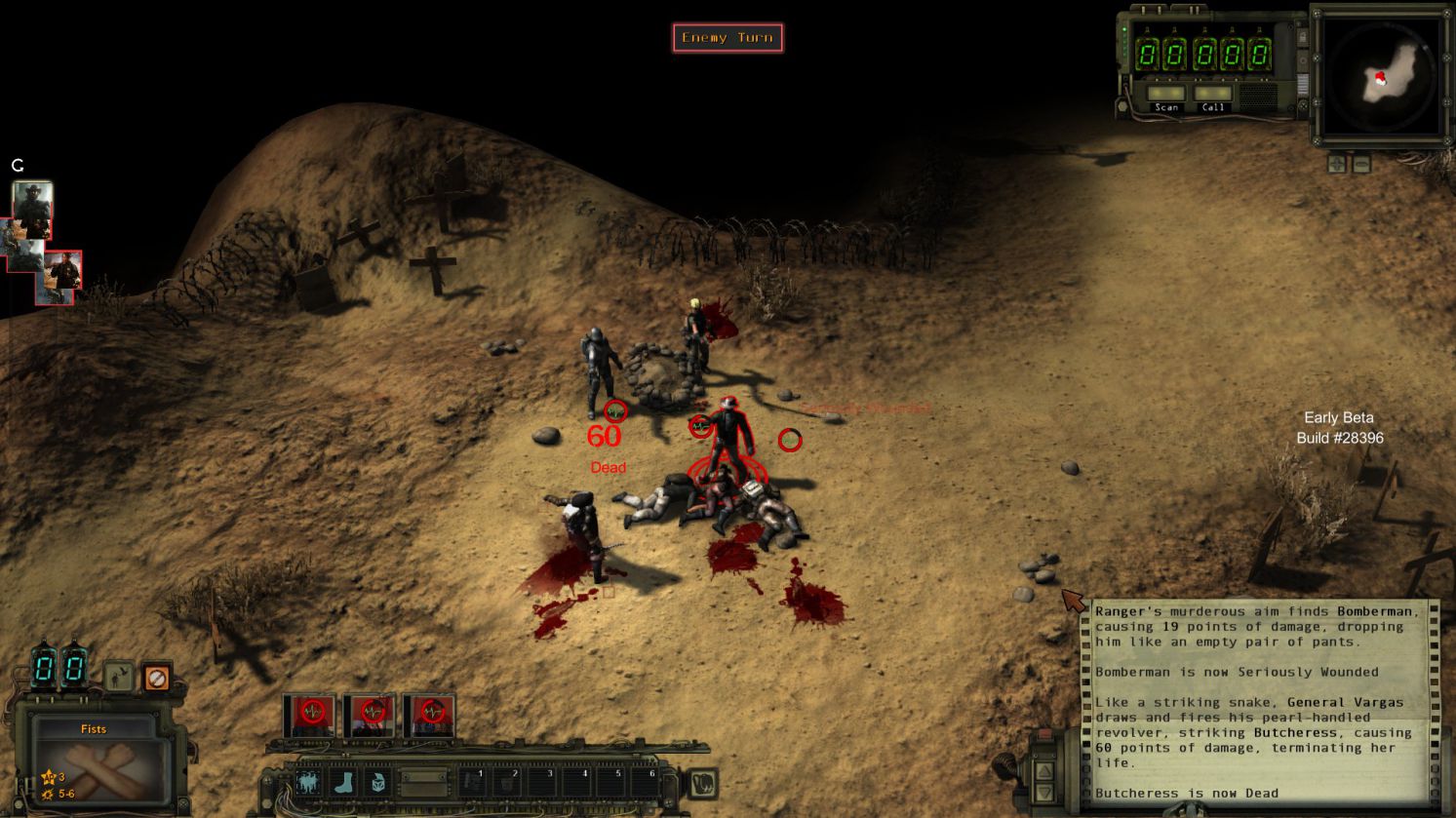Select the first wounded ranger portrait
This screenshot has height=818, width=1456.
coord(311,715)
